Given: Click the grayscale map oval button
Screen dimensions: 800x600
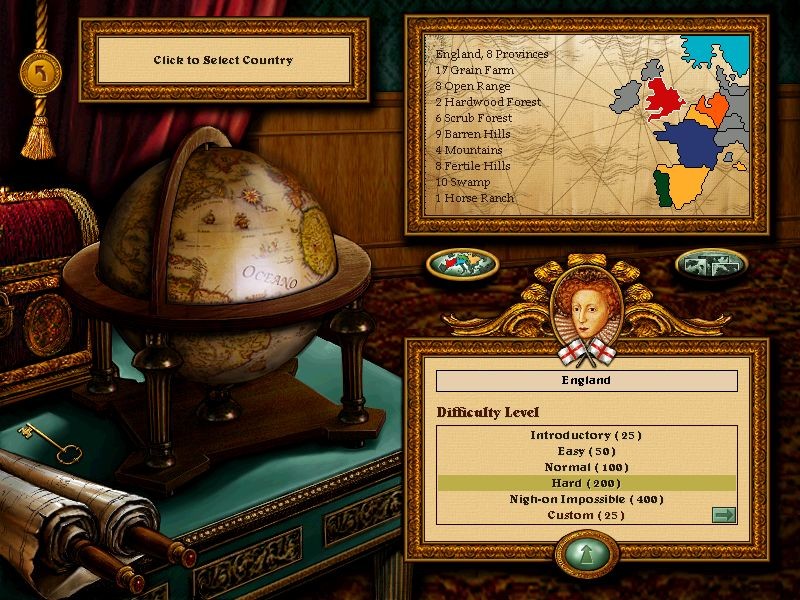Looking at the screenshot, I should click(711, 264).
